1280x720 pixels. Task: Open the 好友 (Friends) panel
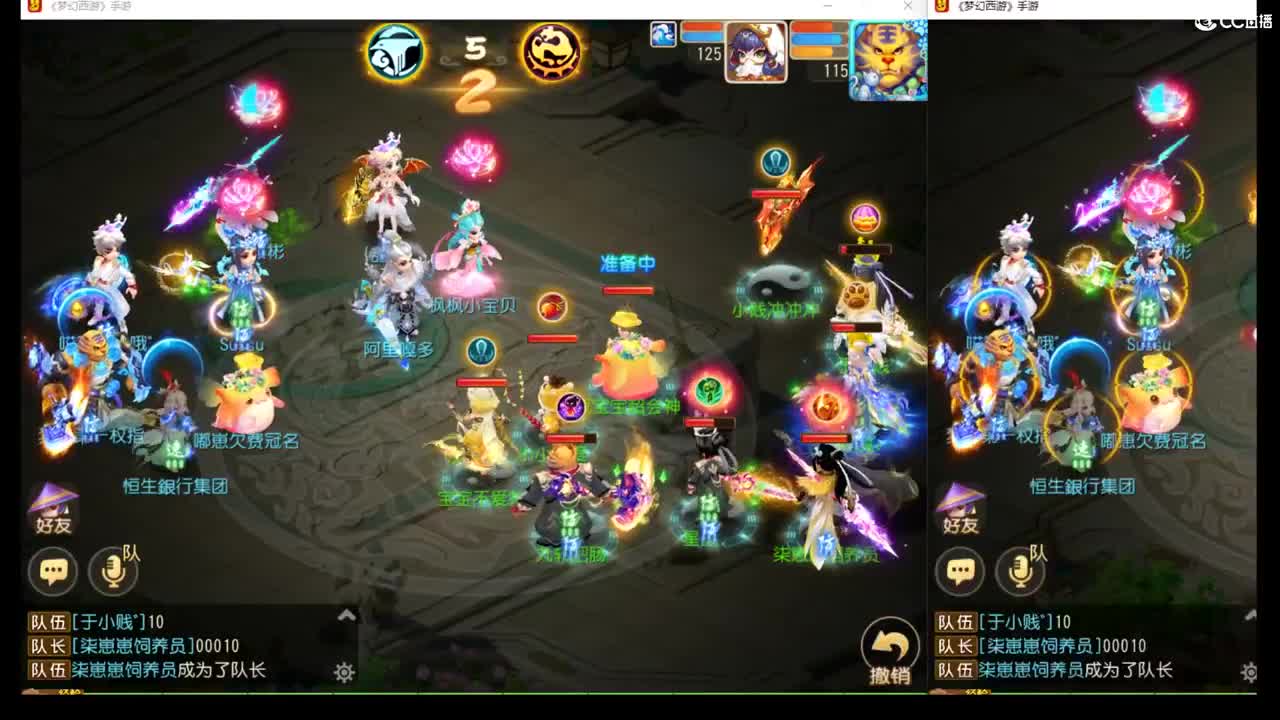[x=50, y=512]
